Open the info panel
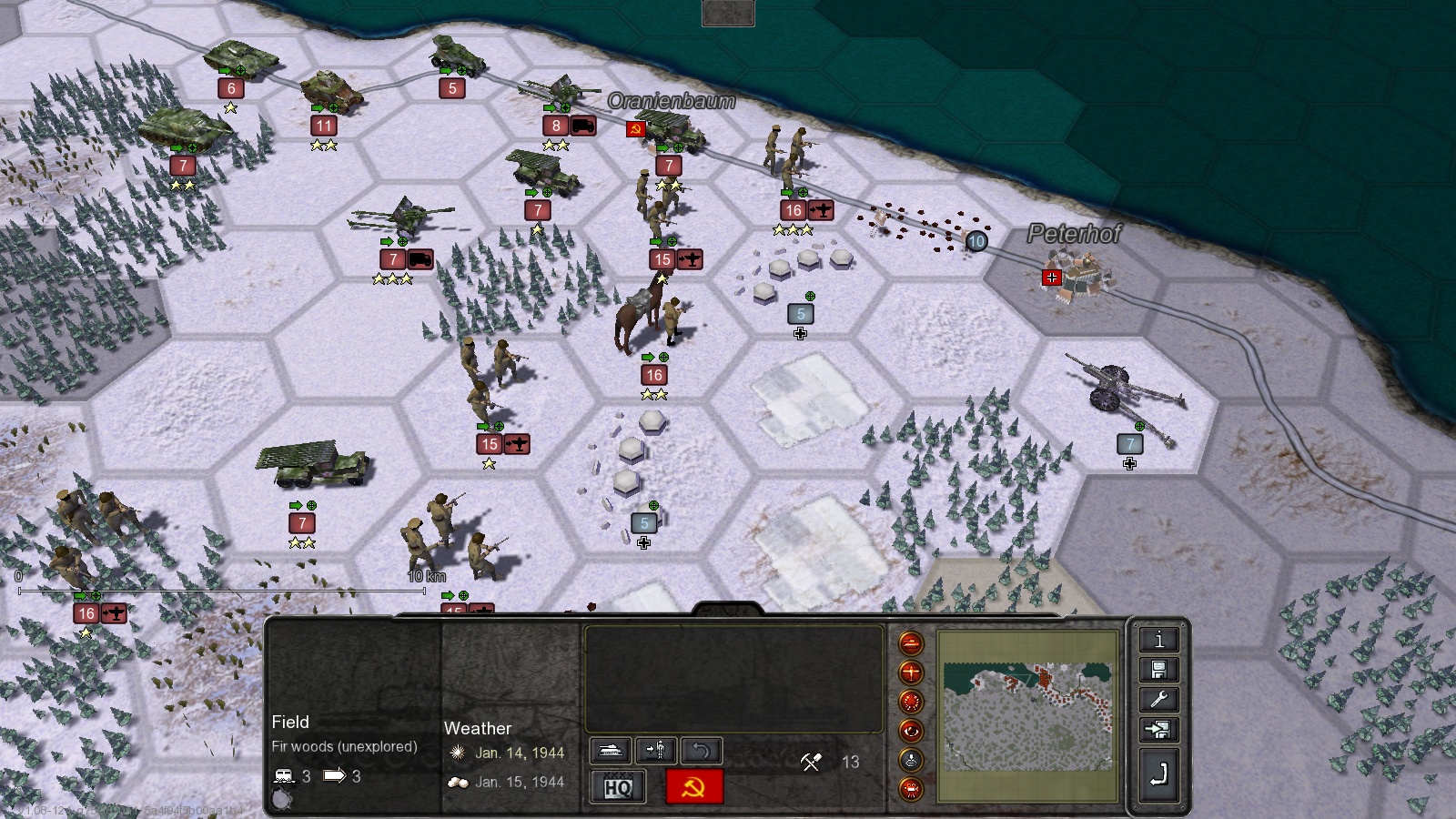This screenshot has height=819, width=1456. pyautogui.click(x=1158, y=640)
